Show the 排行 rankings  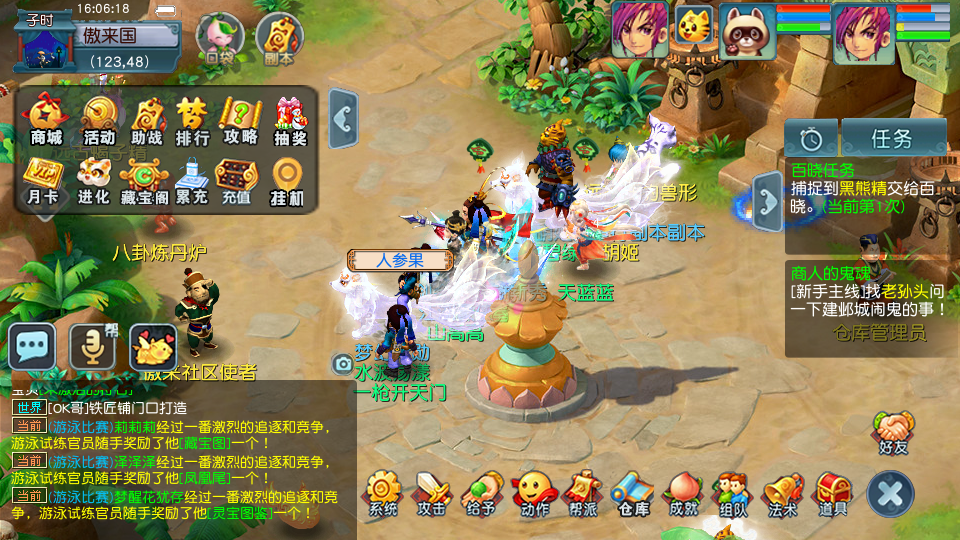(x=192, y=120)
